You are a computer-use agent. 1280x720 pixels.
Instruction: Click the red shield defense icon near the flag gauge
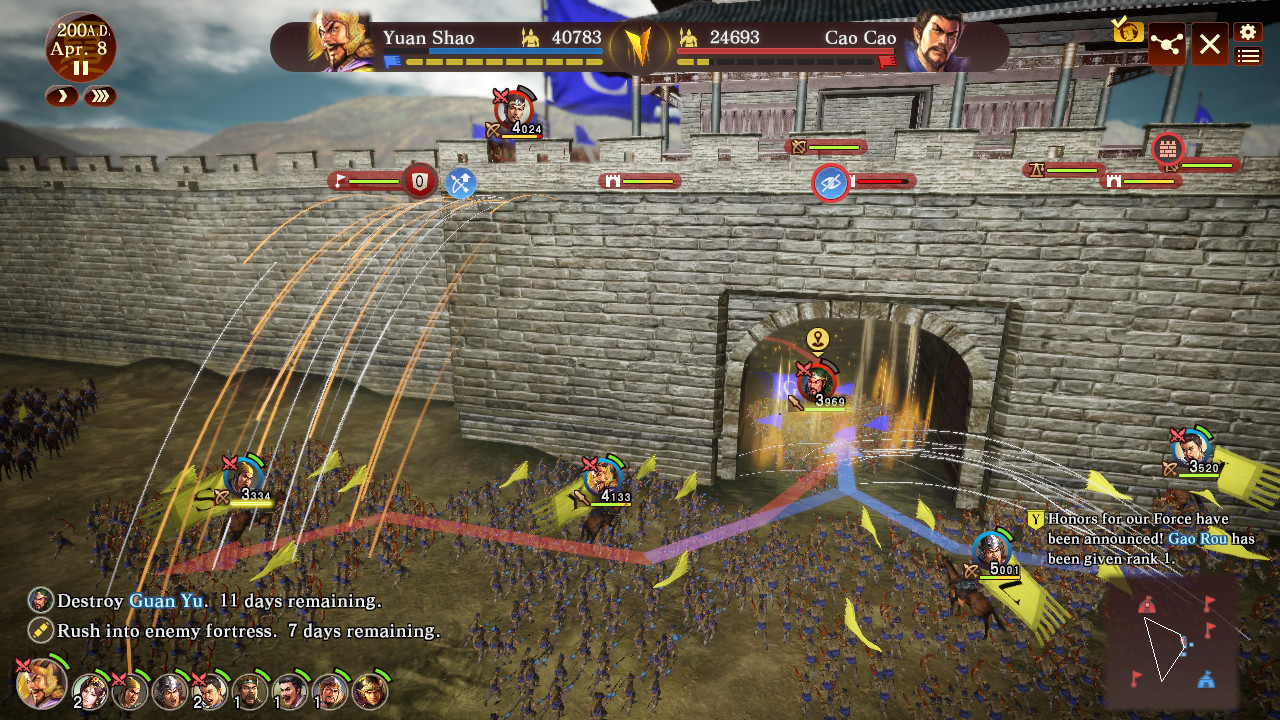pyautogui.click(x=421, y=182)
